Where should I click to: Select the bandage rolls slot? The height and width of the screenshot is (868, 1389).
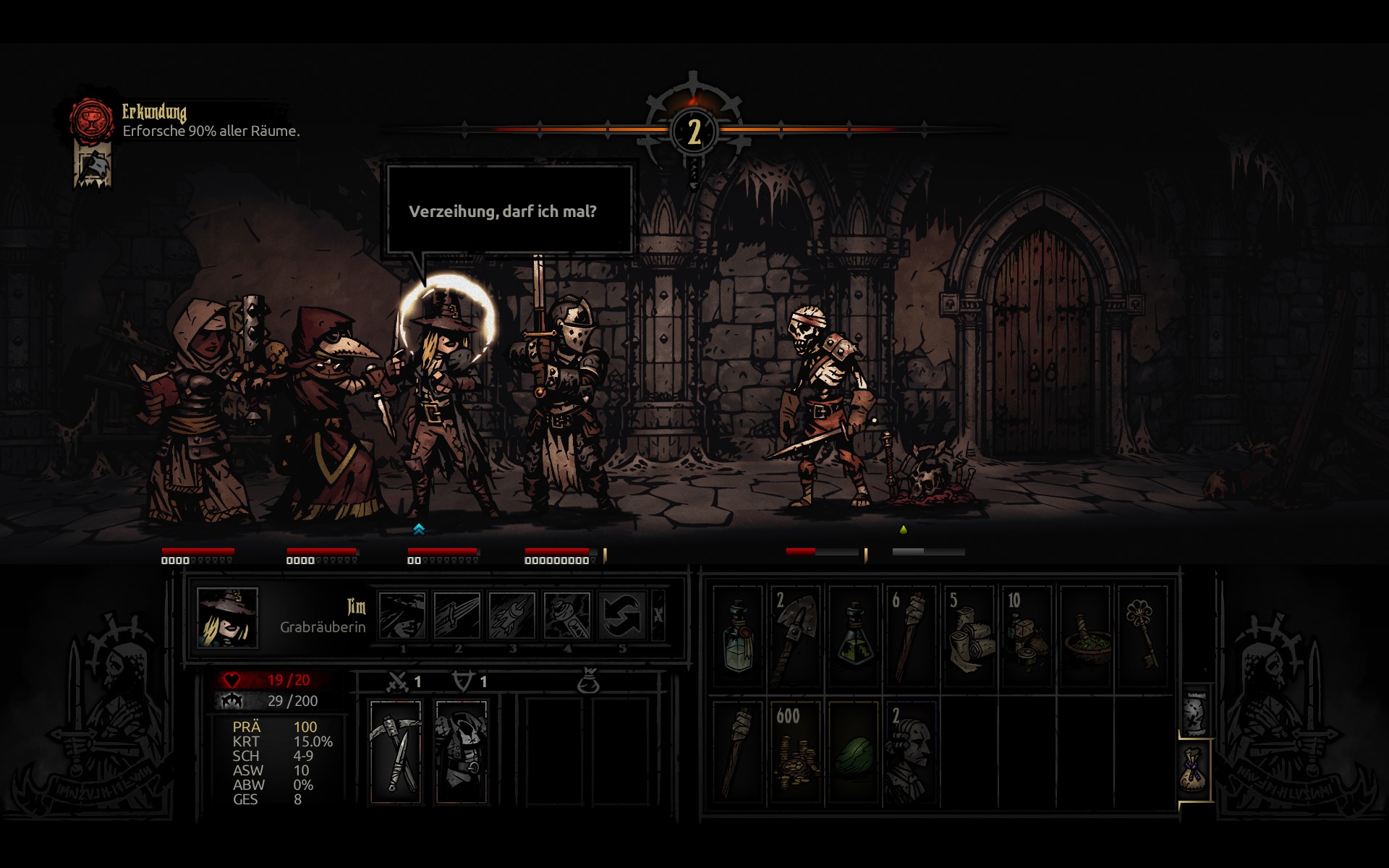click(969, 637)
